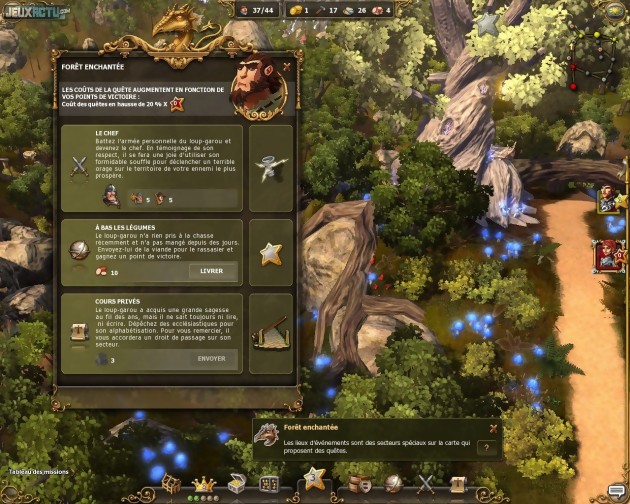Open the chat speech bubble
This screenshot has width=630, height=504.
pos(615,489)
